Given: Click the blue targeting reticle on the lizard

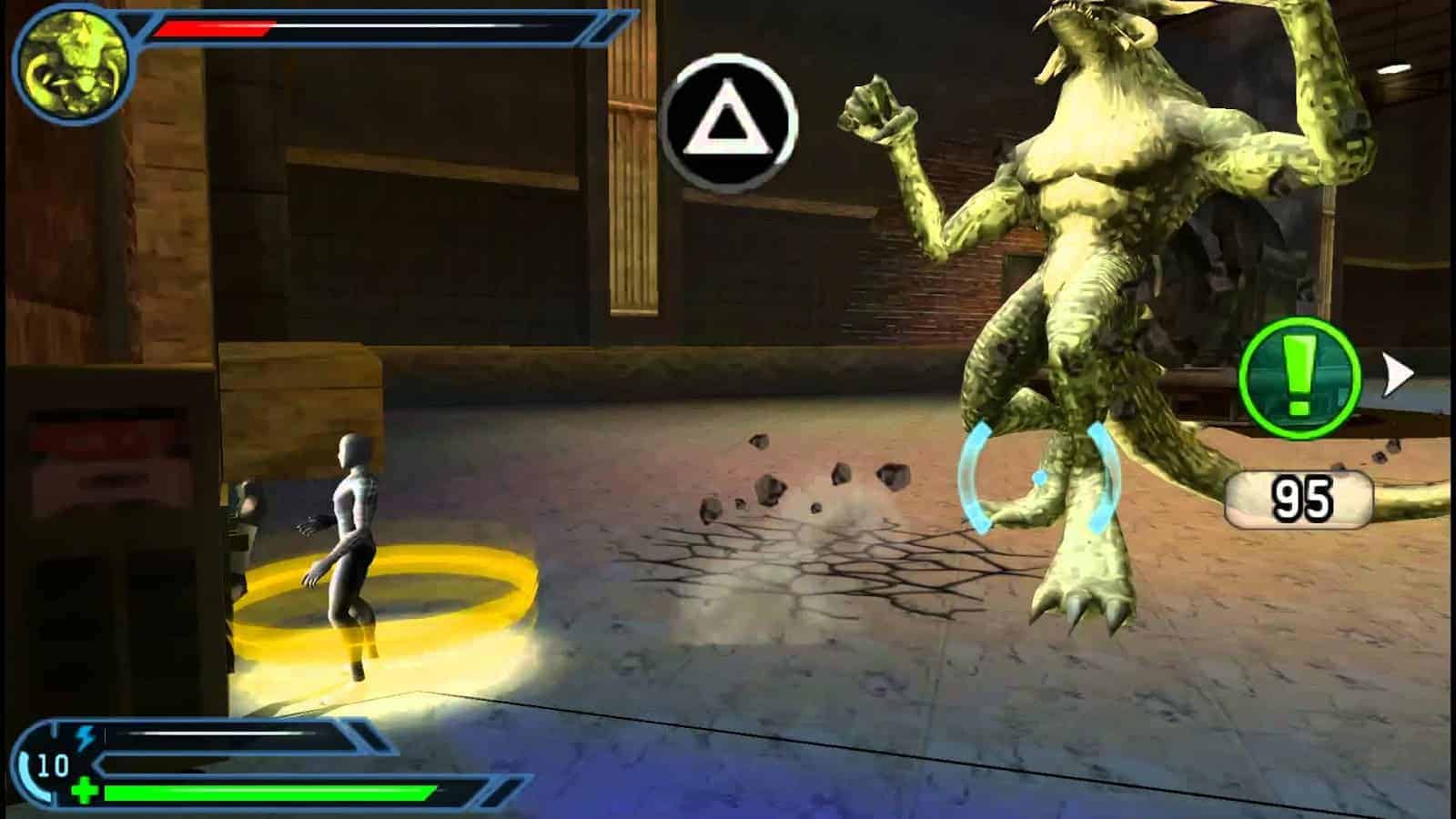Looking at the screenshot, I should click(x=1037, y=478).
